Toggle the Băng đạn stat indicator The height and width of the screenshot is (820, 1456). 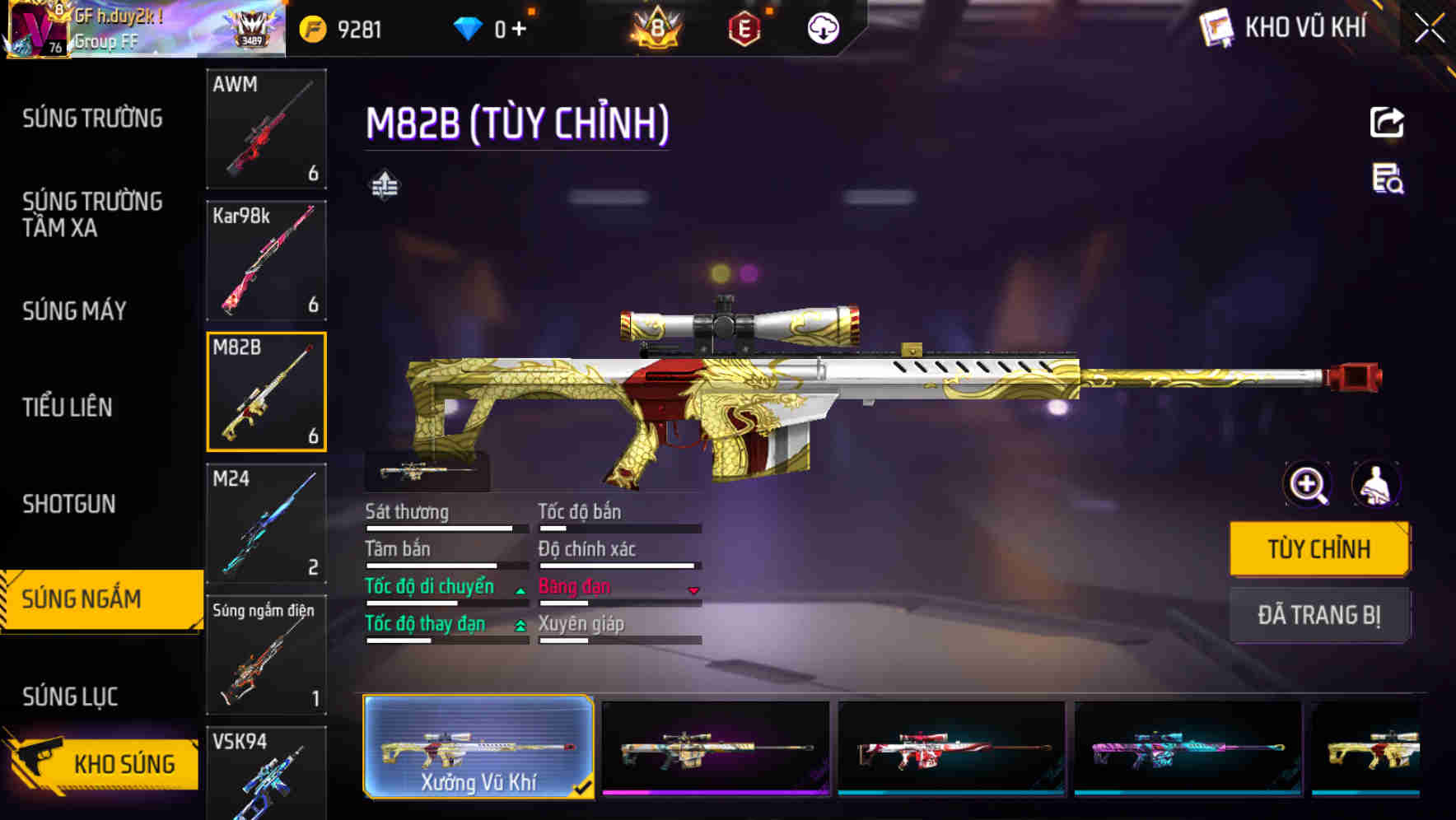pos(693,589)
